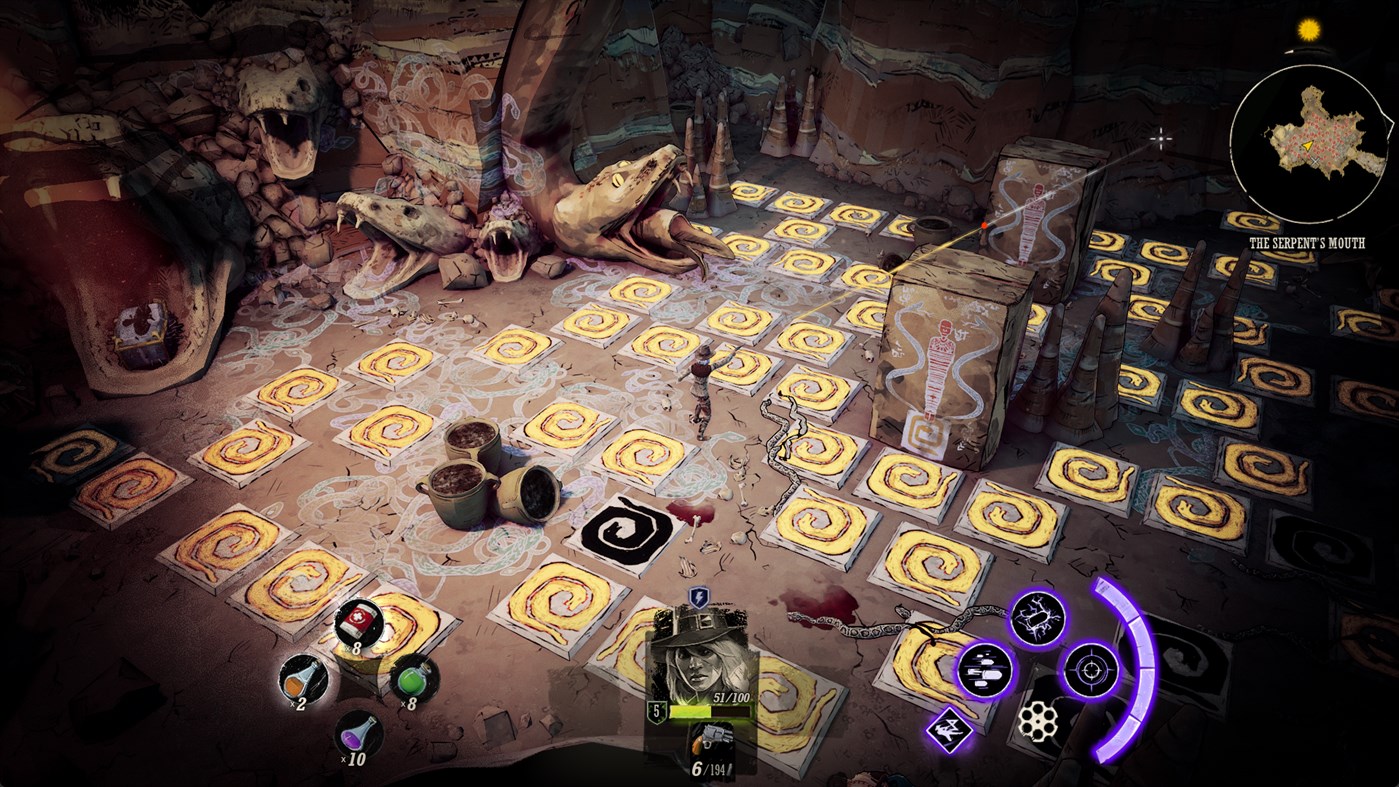The image size is (1399, 787).
Task: Click the sun daytime indicator
Action: (x=1307, y=28)
